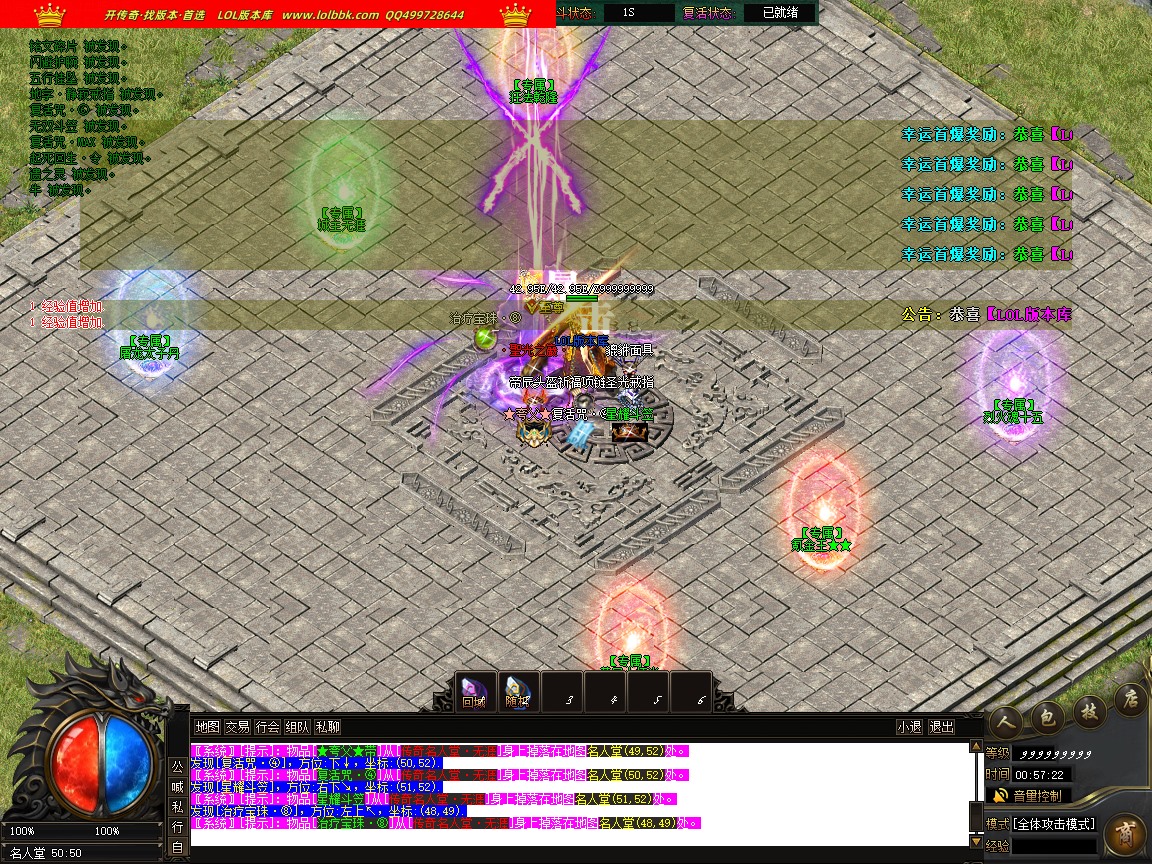Viewport: 1152px width, 864px height.
Task: Select the 行 guild chat channel
Action: [x=177, y=827]
